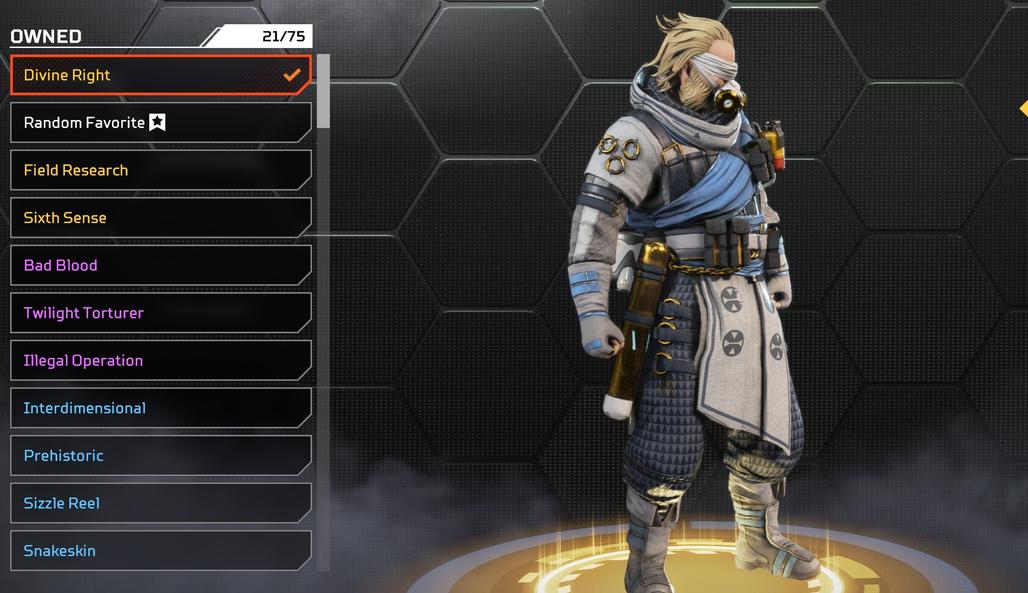
Task: Preview the Illegal Operation skin
Action: click(160, 360)
